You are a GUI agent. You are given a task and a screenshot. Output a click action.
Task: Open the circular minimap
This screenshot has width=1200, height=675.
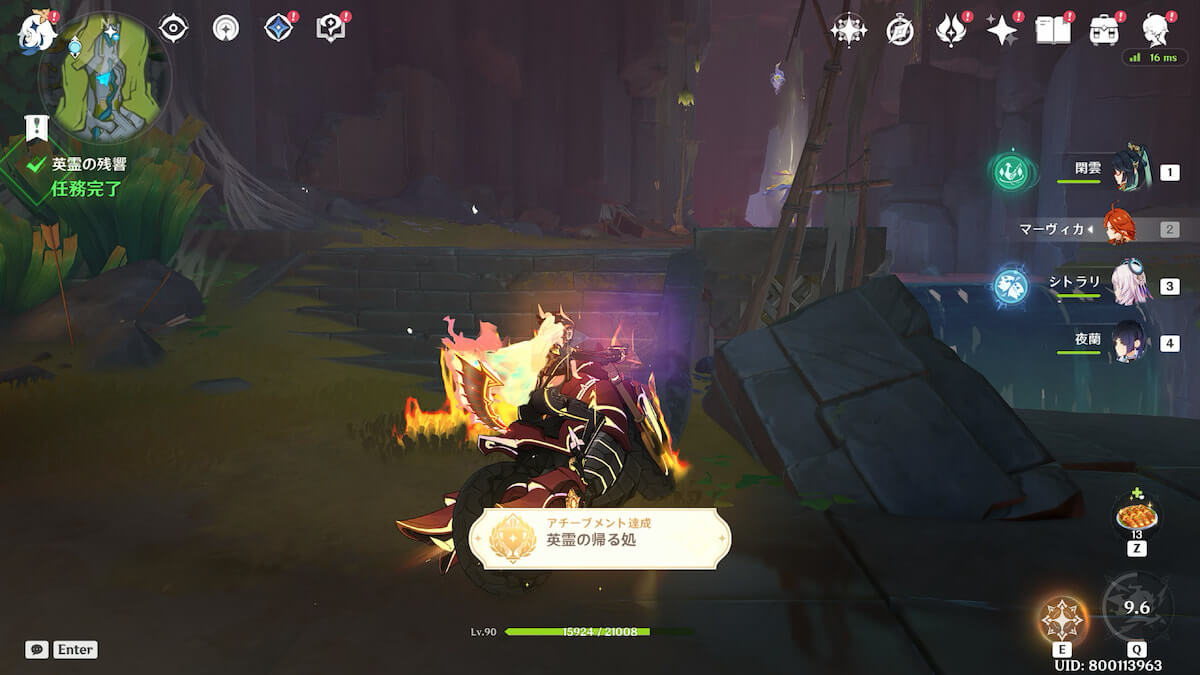click(x=103, y=77)
